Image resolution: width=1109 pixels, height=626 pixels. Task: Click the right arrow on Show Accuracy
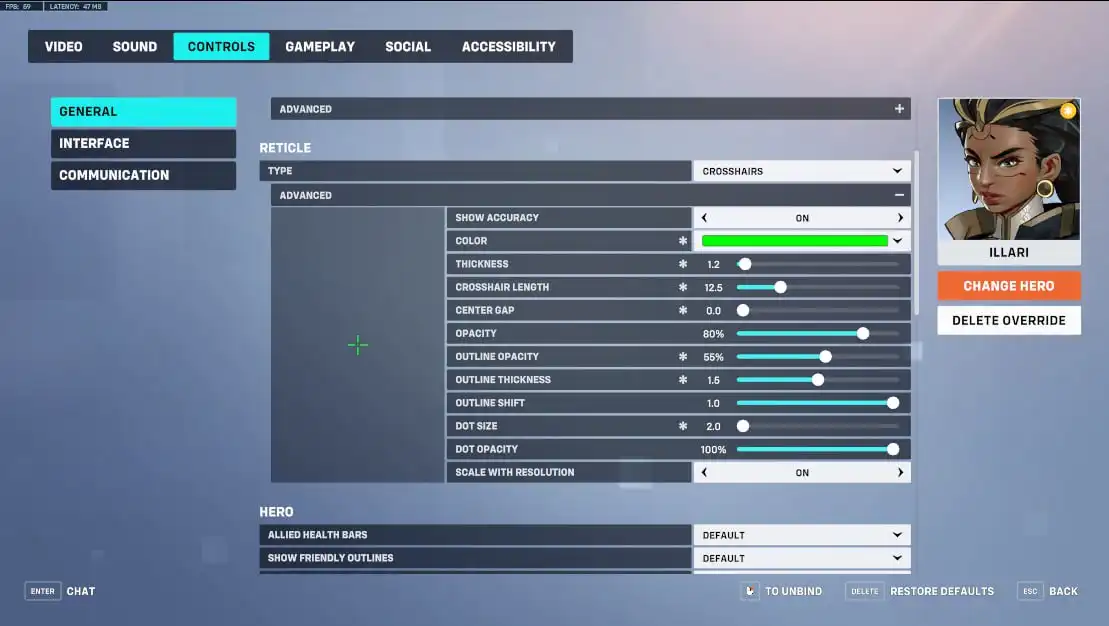coord(900,218)
